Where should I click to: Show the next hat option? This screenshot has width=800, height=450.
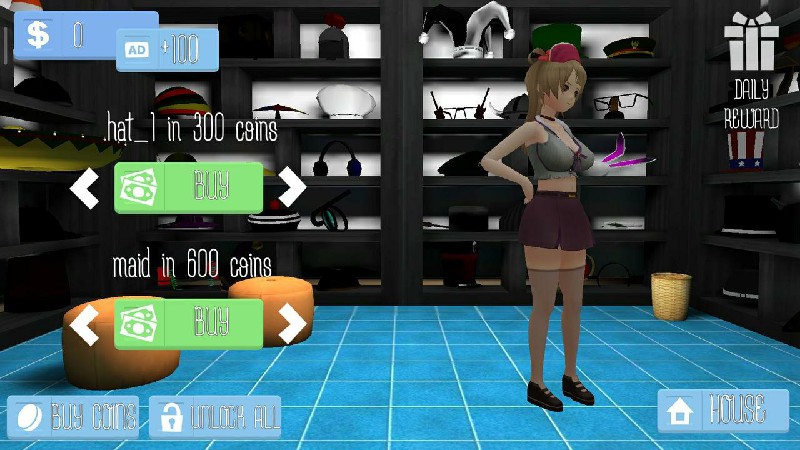(292, 186)
